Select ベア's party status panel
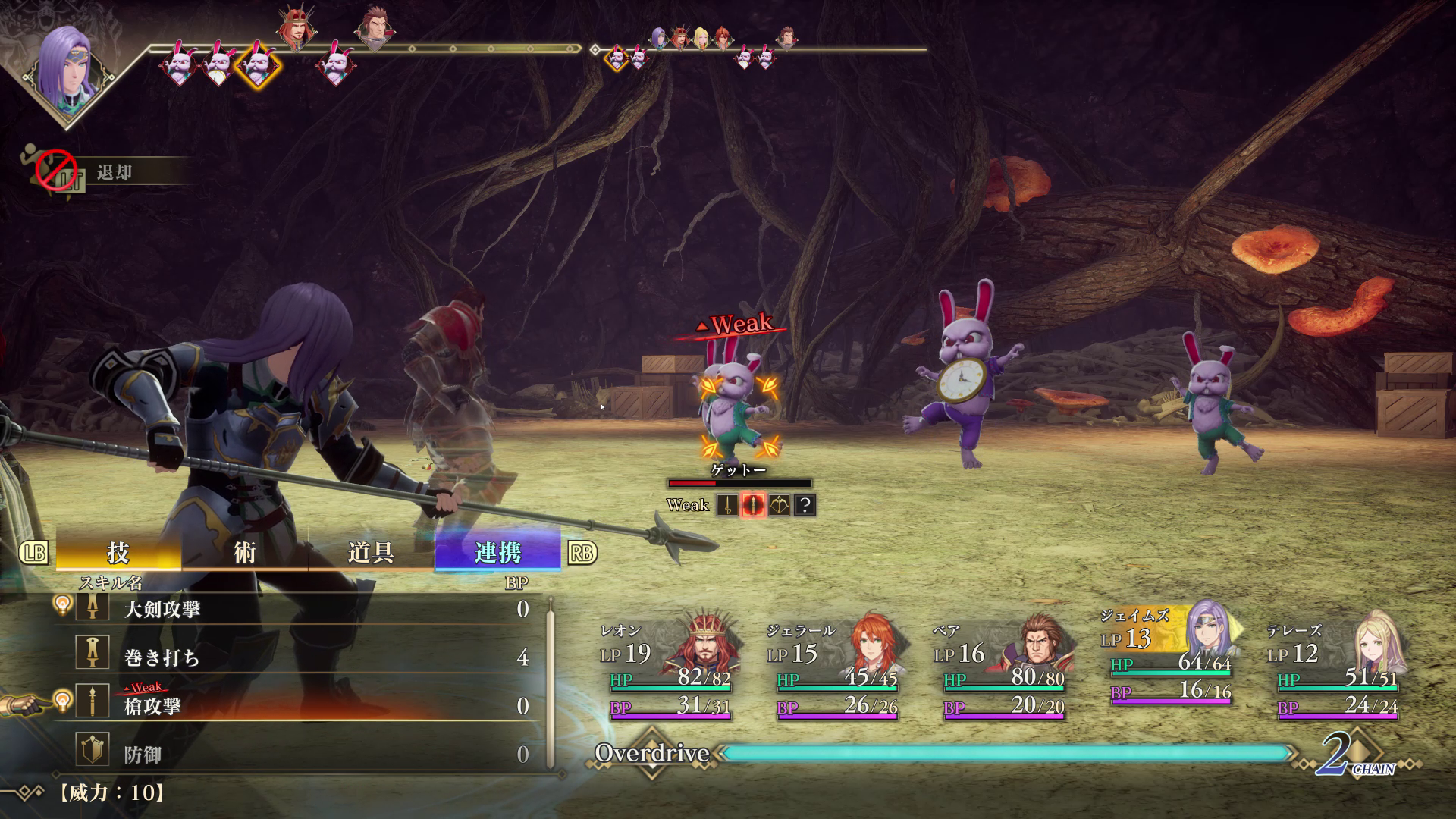Image resolution: width=1456 pixels, height=819 pixels. [x=1001, y=669]
